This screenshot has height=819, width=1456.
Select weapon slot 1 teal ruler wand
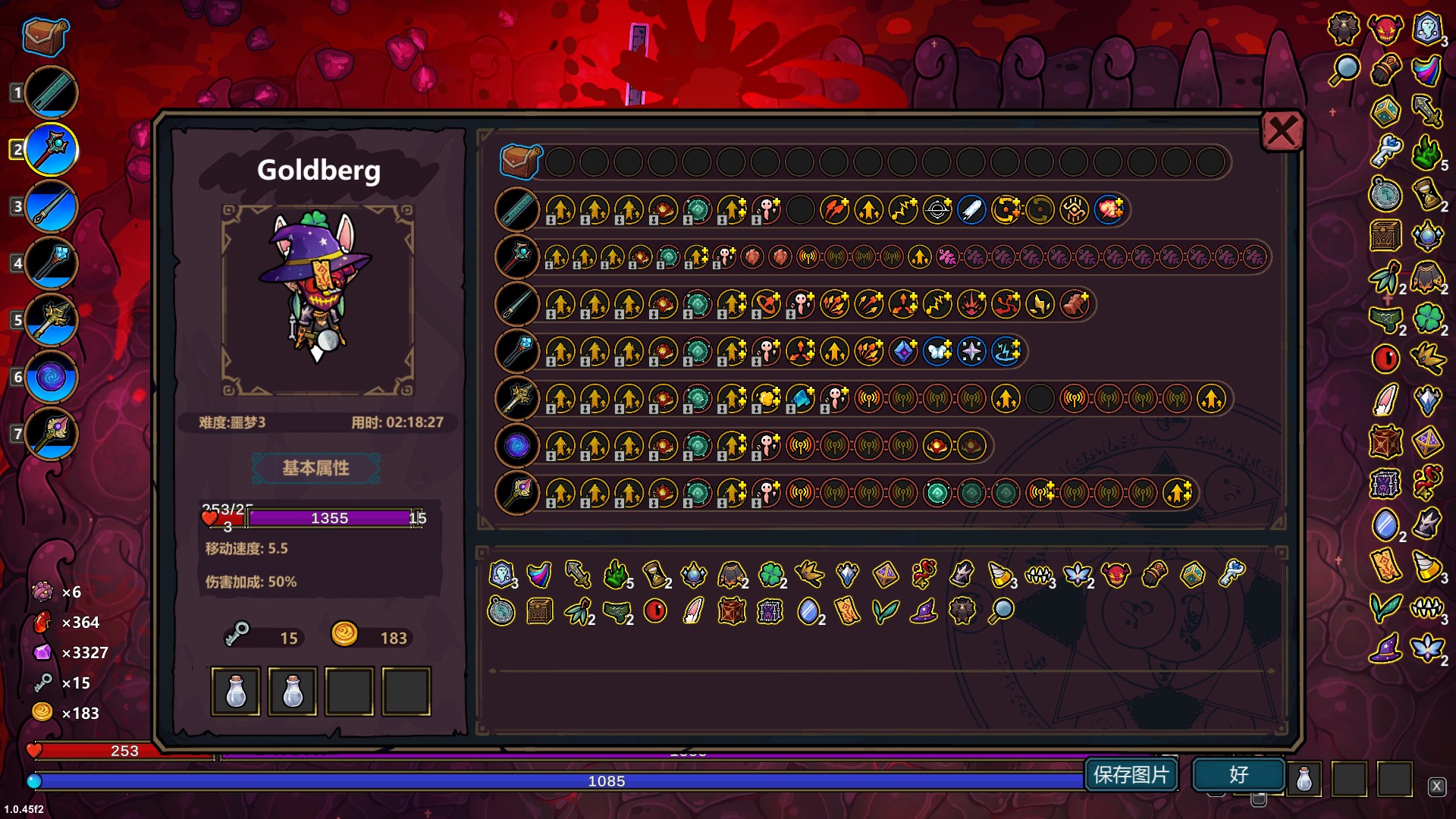click(52, 93)
